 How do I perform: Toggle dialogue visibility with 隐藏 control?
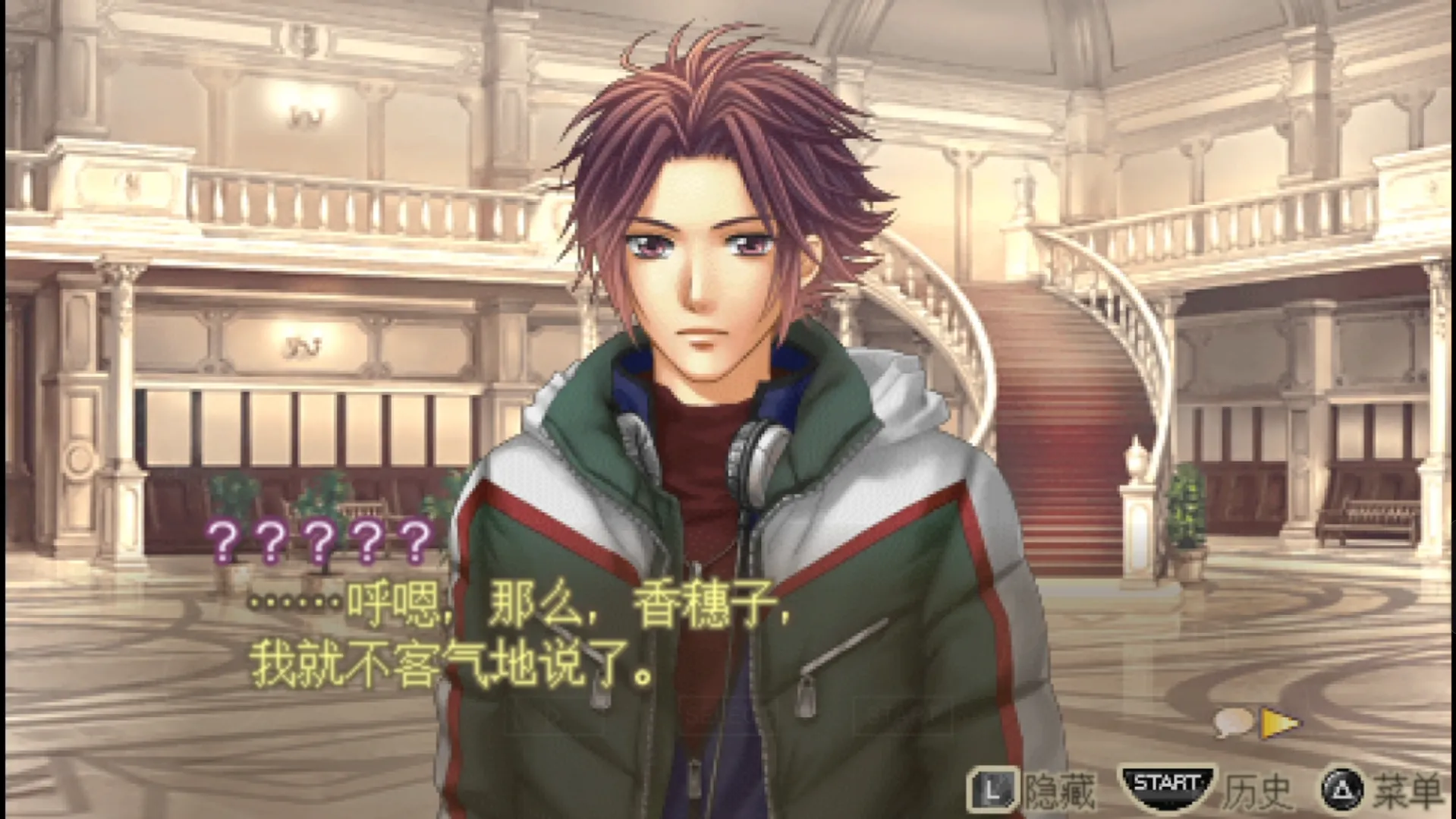[x=1058, y=789]
